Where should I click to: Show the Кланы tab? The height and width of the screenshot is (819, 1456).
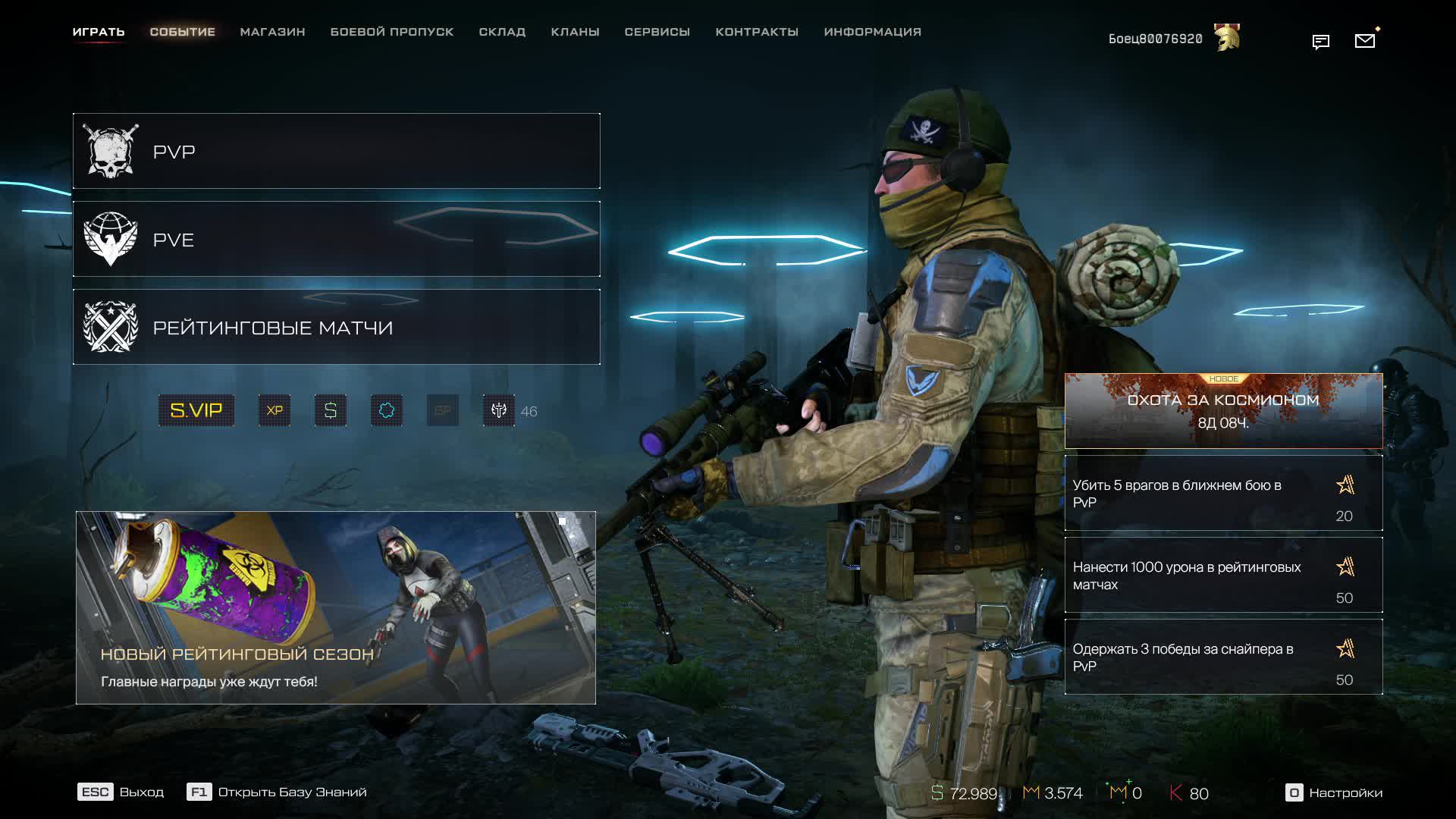point(575,32)
